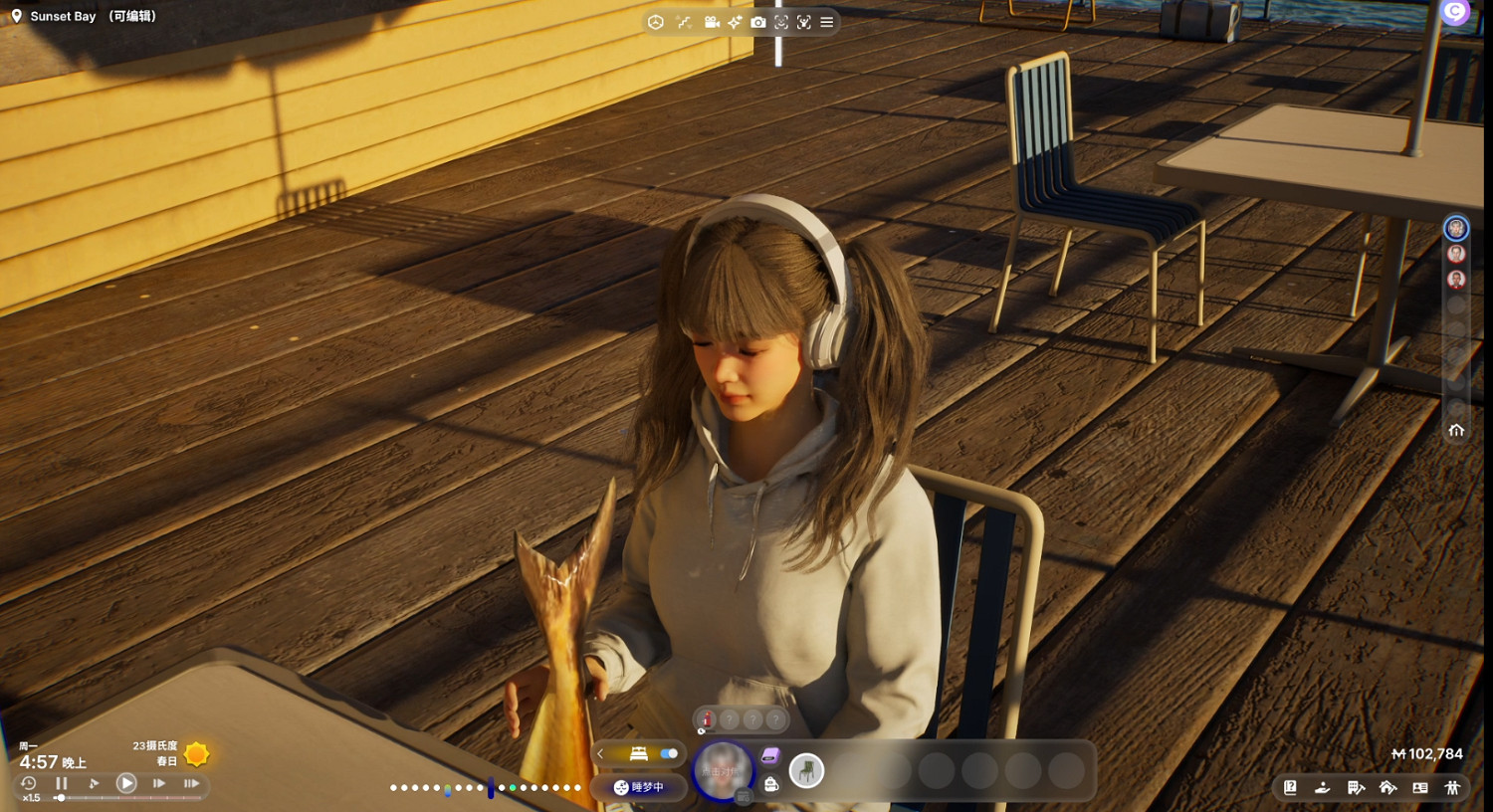Start the video recording tool
Viewport: 1493px width, 812px height.
pos(712,22)
